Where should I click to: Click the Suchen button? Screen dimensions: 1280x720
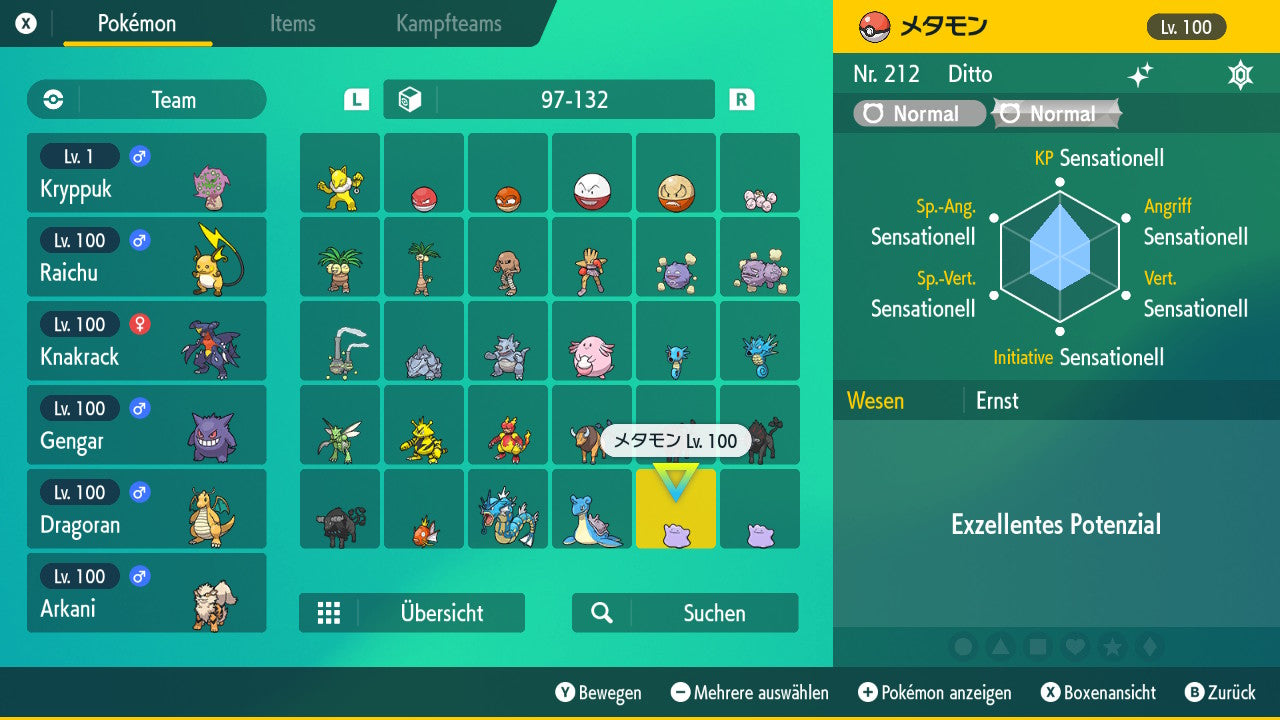pyautogui.click(x=684, y=612)
